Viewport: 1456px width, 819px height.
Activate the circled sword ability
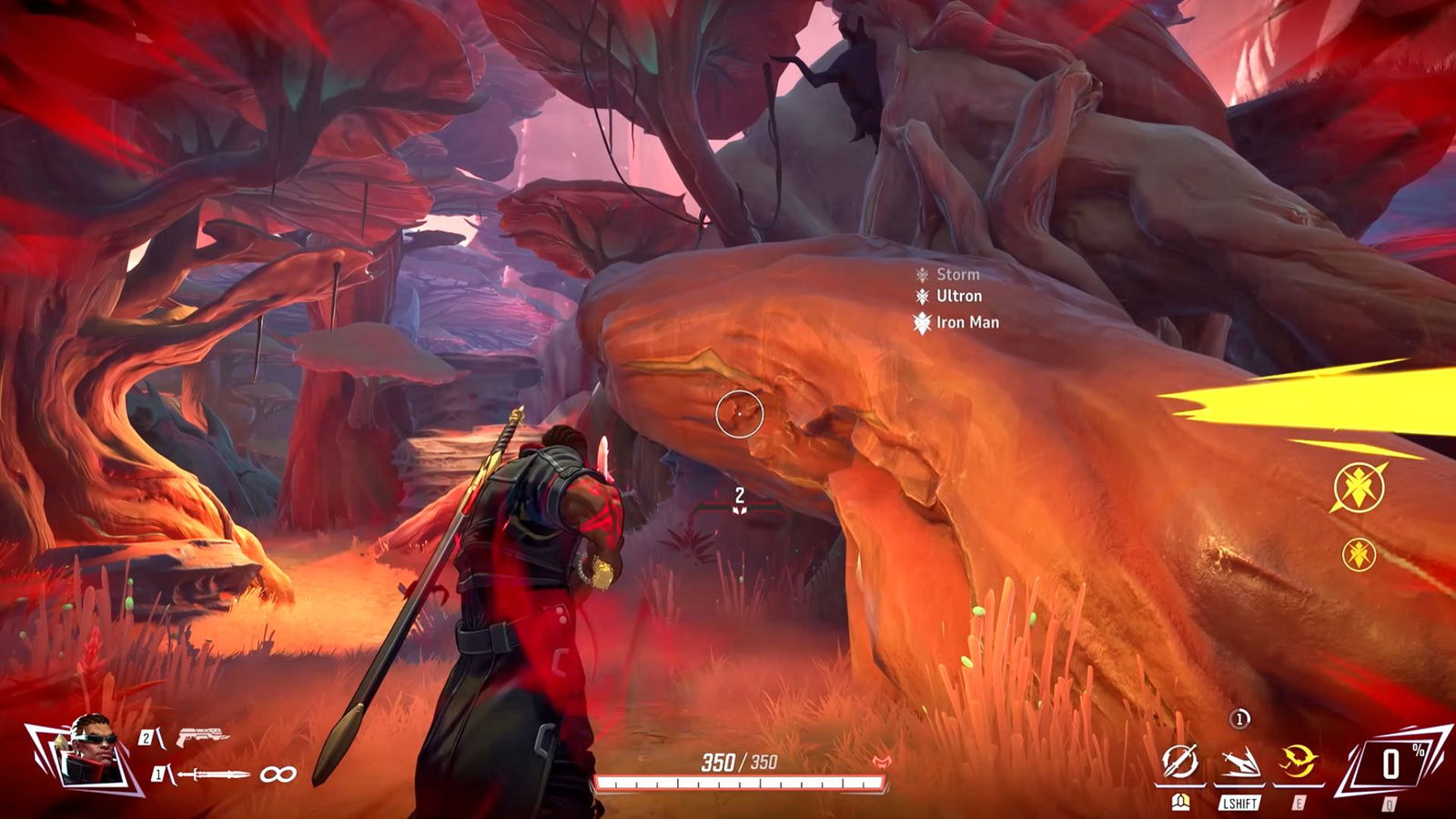1180,762
